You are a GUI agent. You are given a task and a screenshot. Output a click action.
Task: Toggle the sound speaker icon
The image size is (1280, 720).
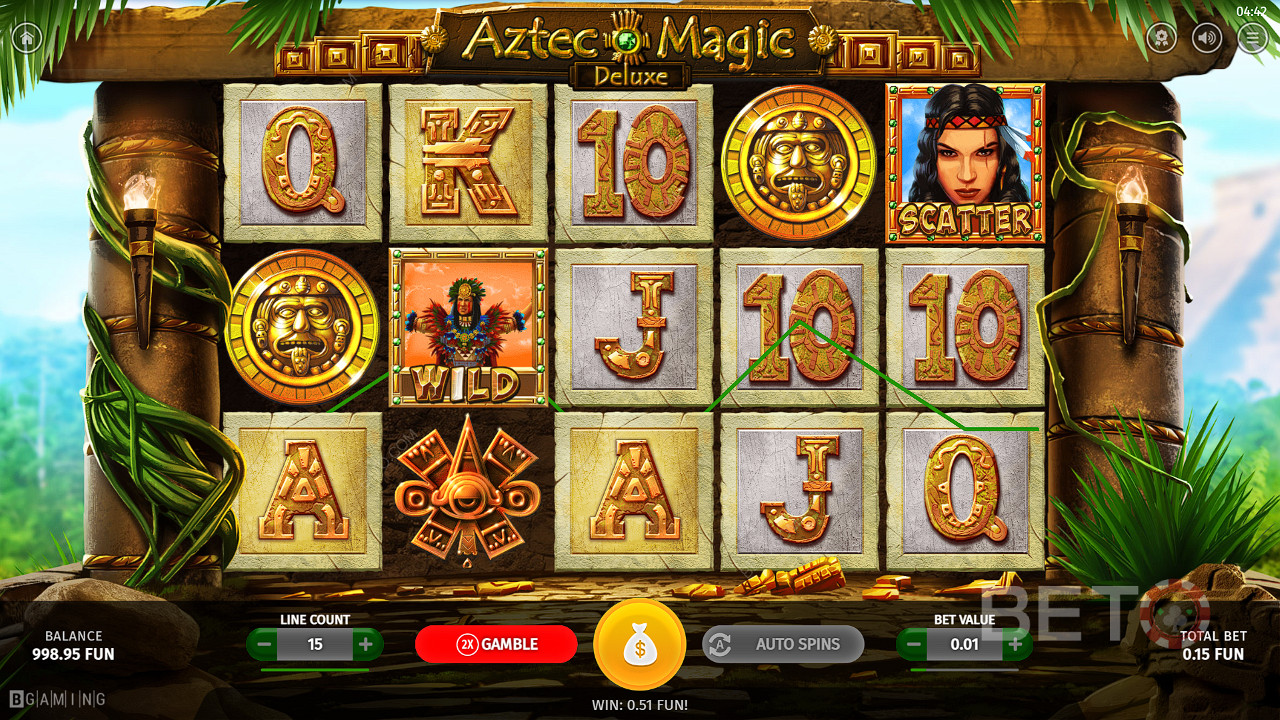[1208, 38]
